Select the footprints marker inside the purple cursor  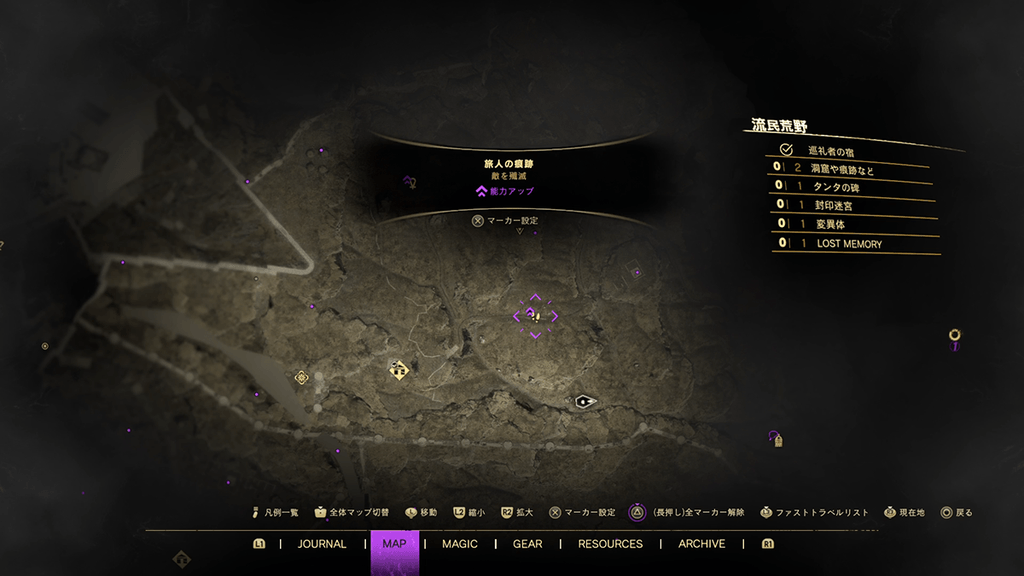click(534, 315)
